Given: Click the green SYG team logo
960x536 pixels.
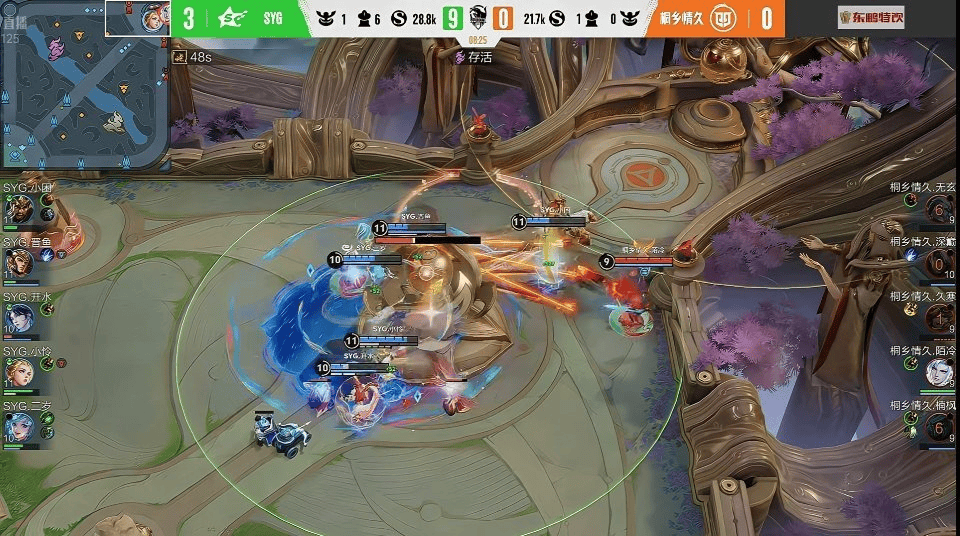Looking at the screenshot, I should 231,18.
